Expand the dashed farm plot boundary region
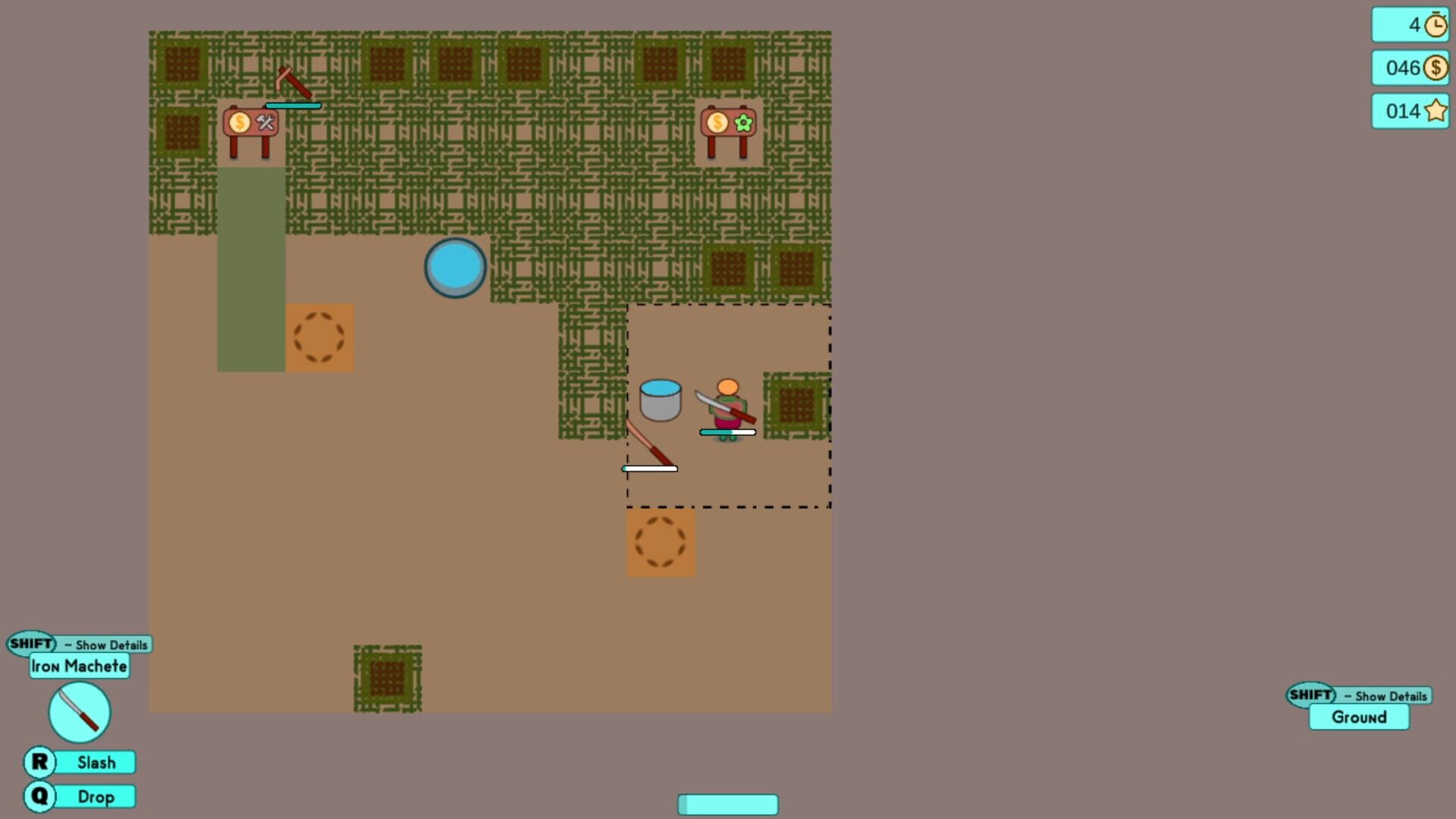The height and width of the screenshot is (819, 1456). (728, 404)
